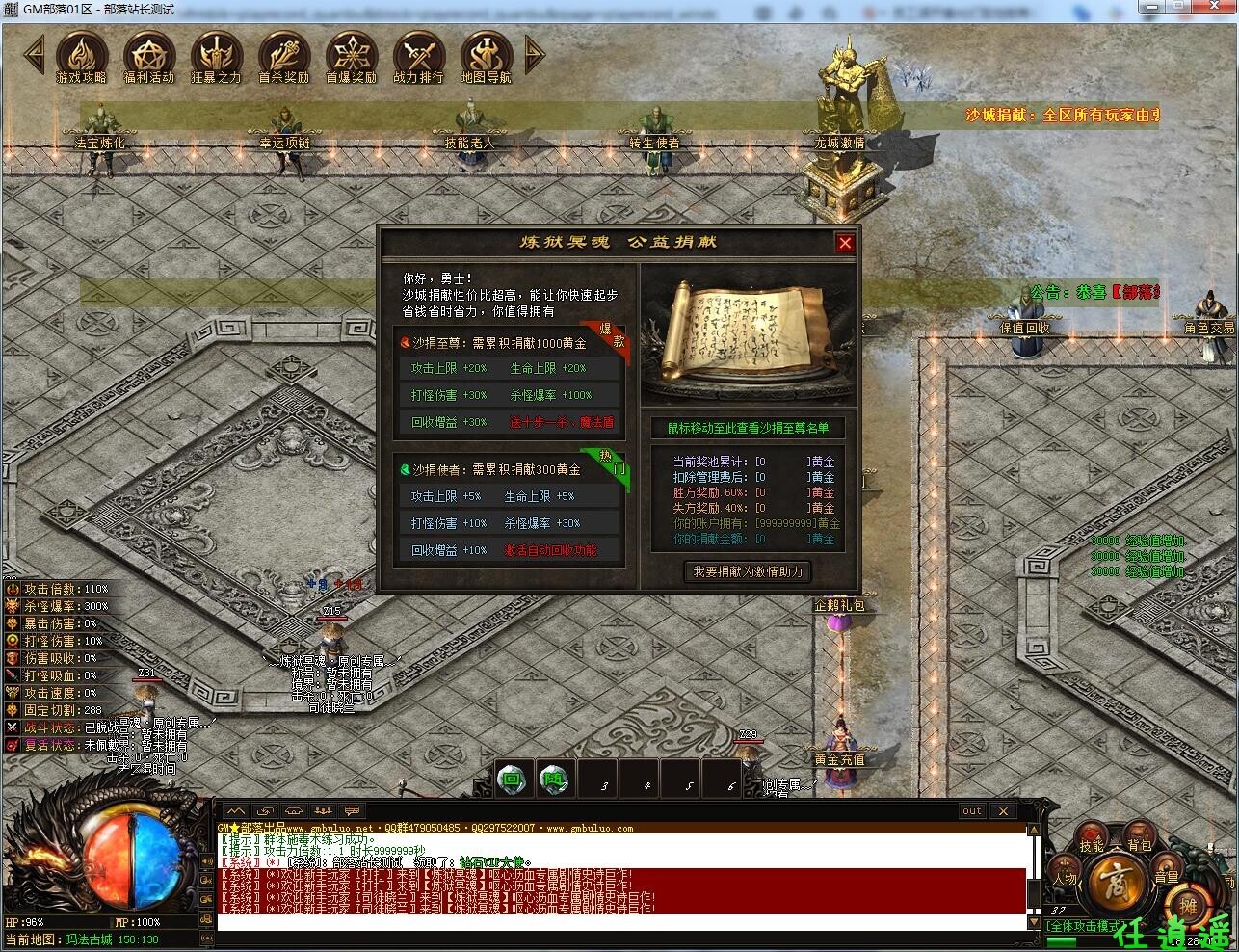Toggle the 回 auto-return button beside the skill bar
The height and width of the screenshot is (952, 1239).
(512, 779)
